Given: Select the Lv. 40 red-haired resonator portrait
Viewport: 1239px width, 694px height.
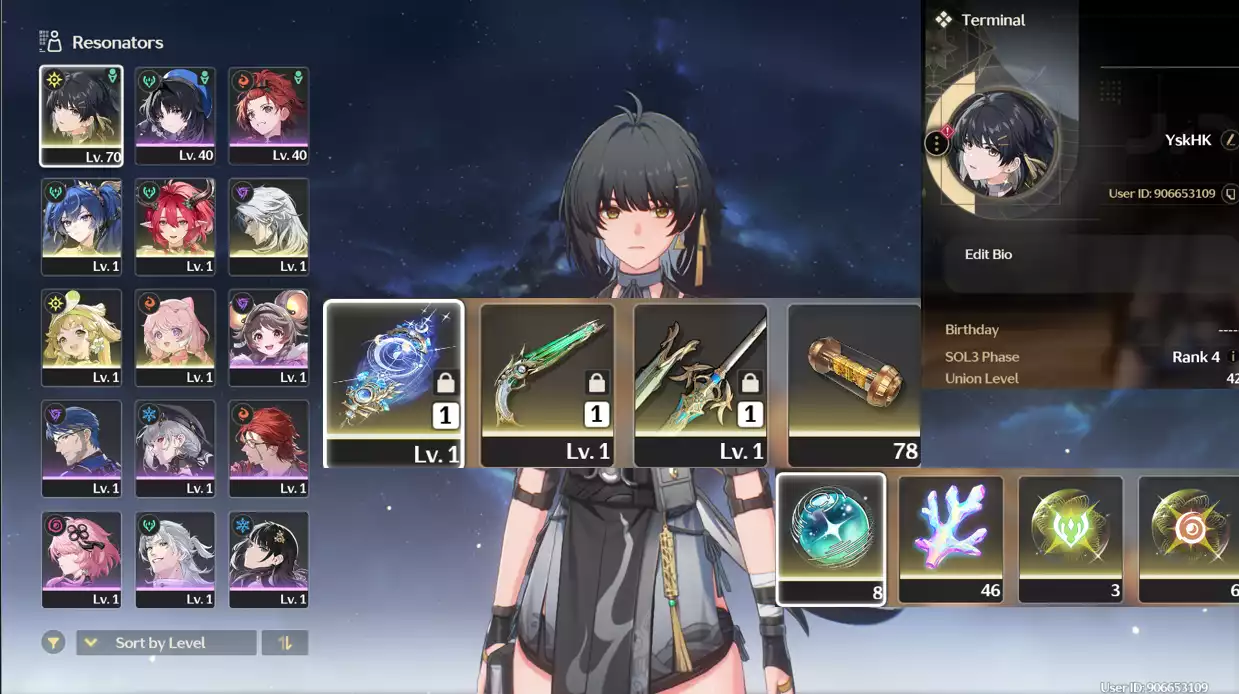Looking at the screenshot, I should coord(268,116).
